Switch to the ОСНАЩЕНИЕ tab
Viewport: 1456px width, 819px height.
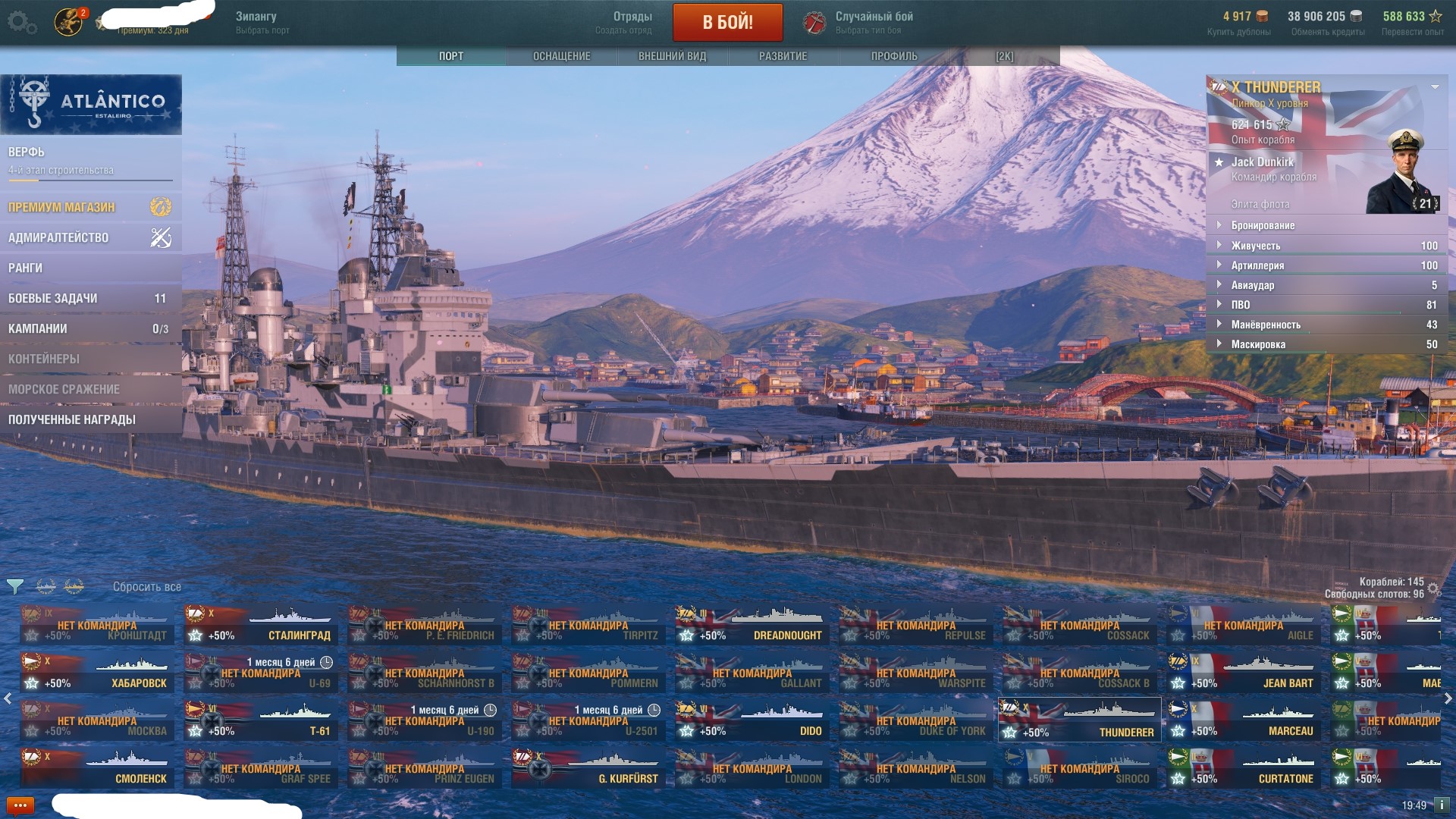(x=561, y=56)
